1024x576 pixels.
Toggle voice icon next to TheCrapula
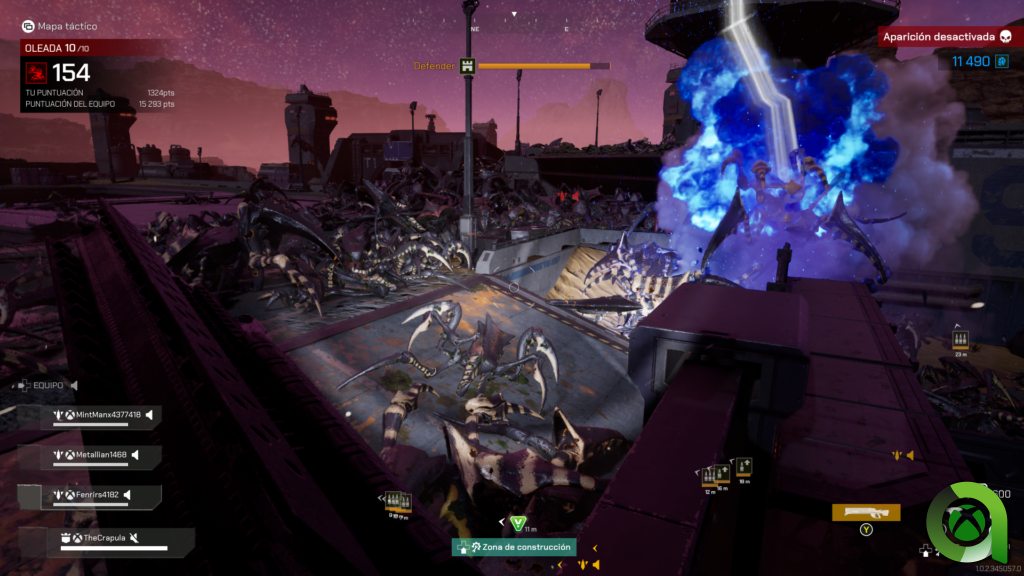point(134,538)
